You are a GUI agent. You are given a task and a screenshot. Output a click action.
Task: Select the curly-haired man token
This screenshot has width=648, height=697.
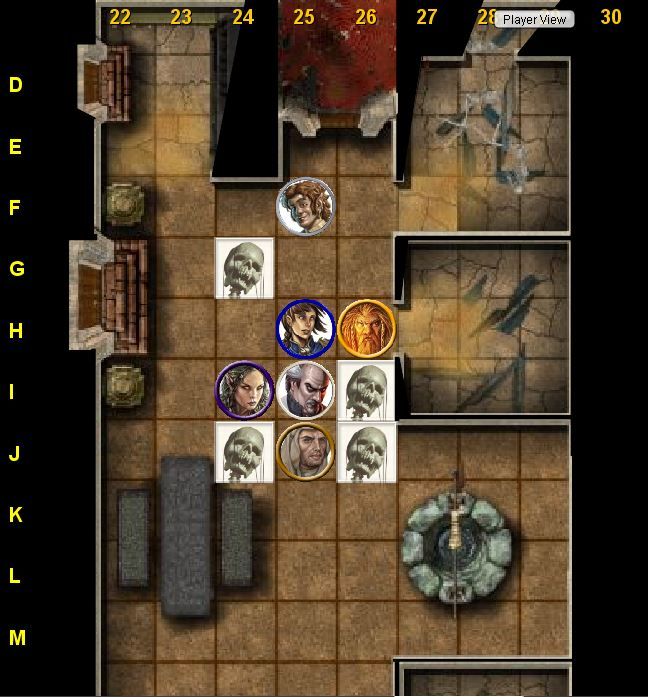click(305, 206)
